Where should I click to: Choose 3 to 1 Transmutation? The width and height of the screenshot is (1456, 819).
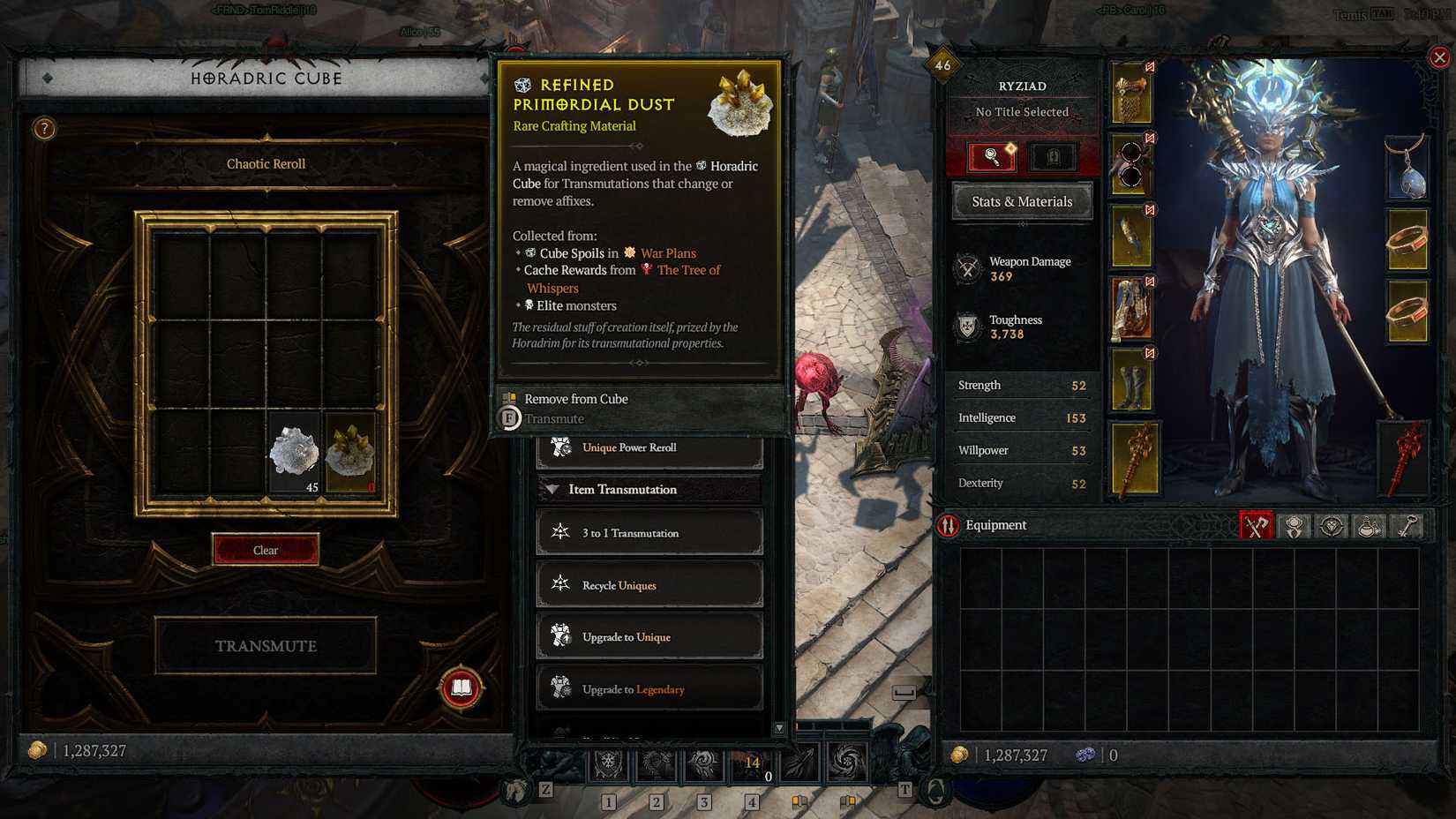[649, 532]
